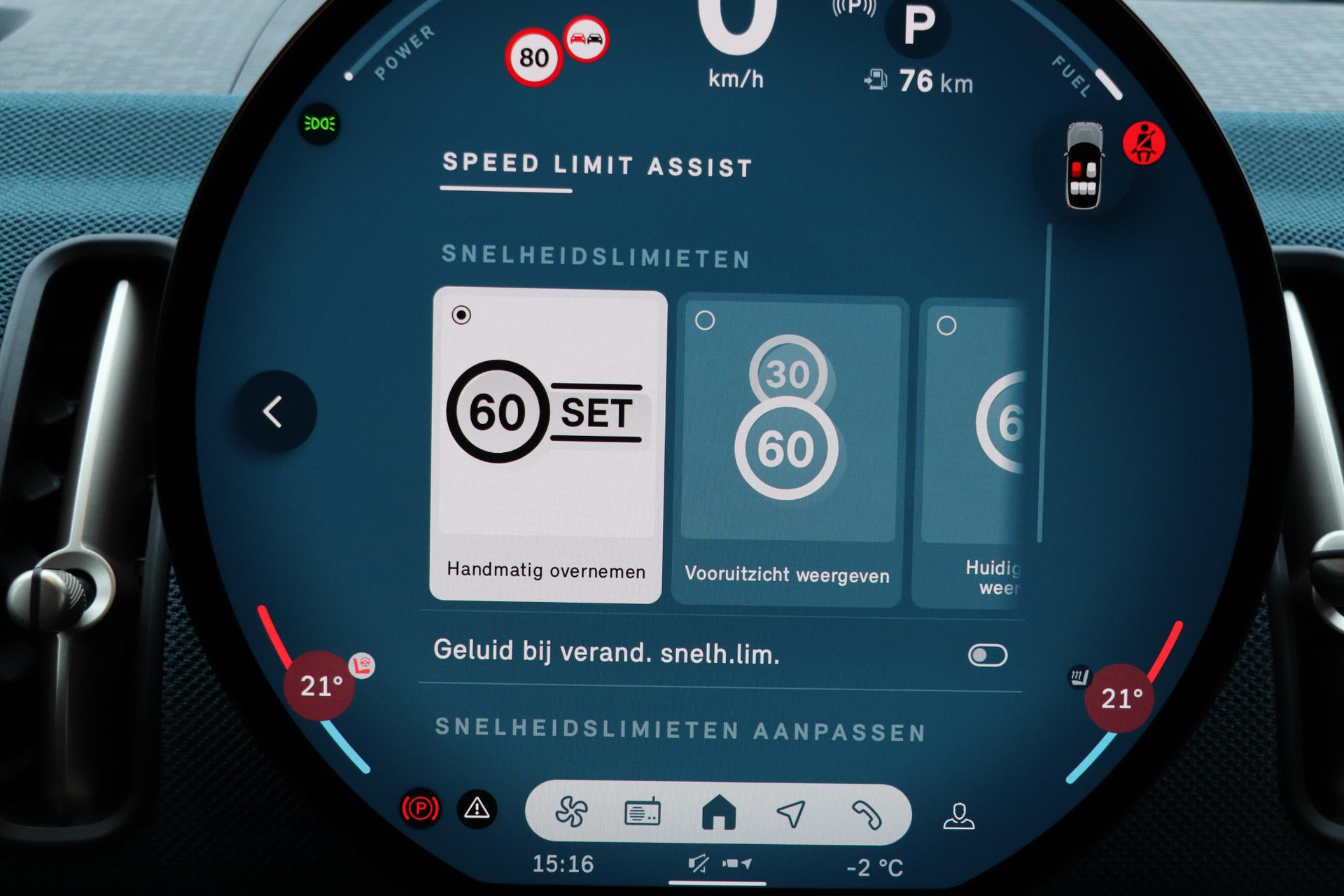Tap the 80 speed limit sign
1344x896 pixels.
pyautogui.click(x=533, y=57)
